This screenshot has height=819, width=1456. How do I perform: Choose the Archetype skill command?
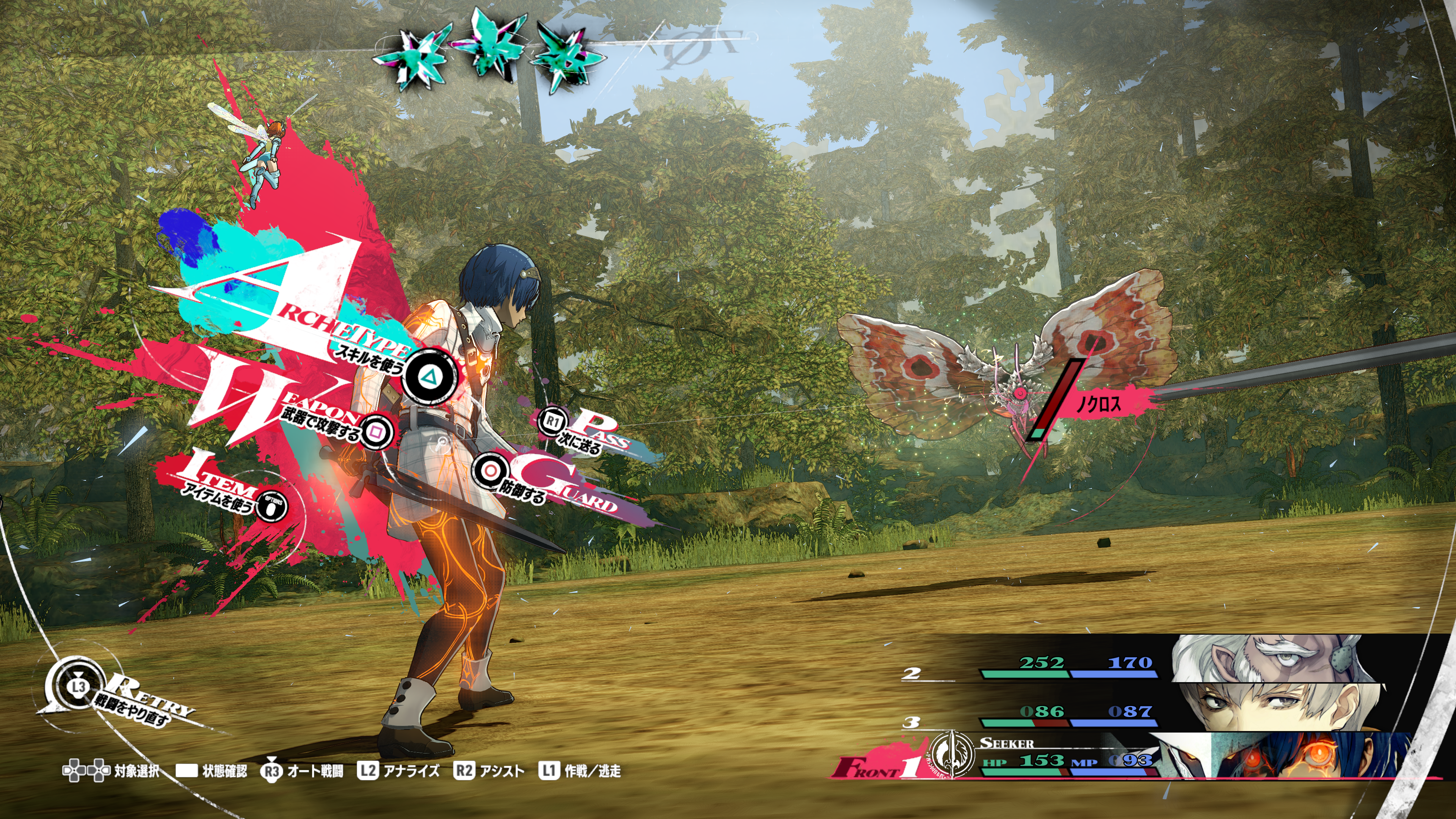(430, 376)
